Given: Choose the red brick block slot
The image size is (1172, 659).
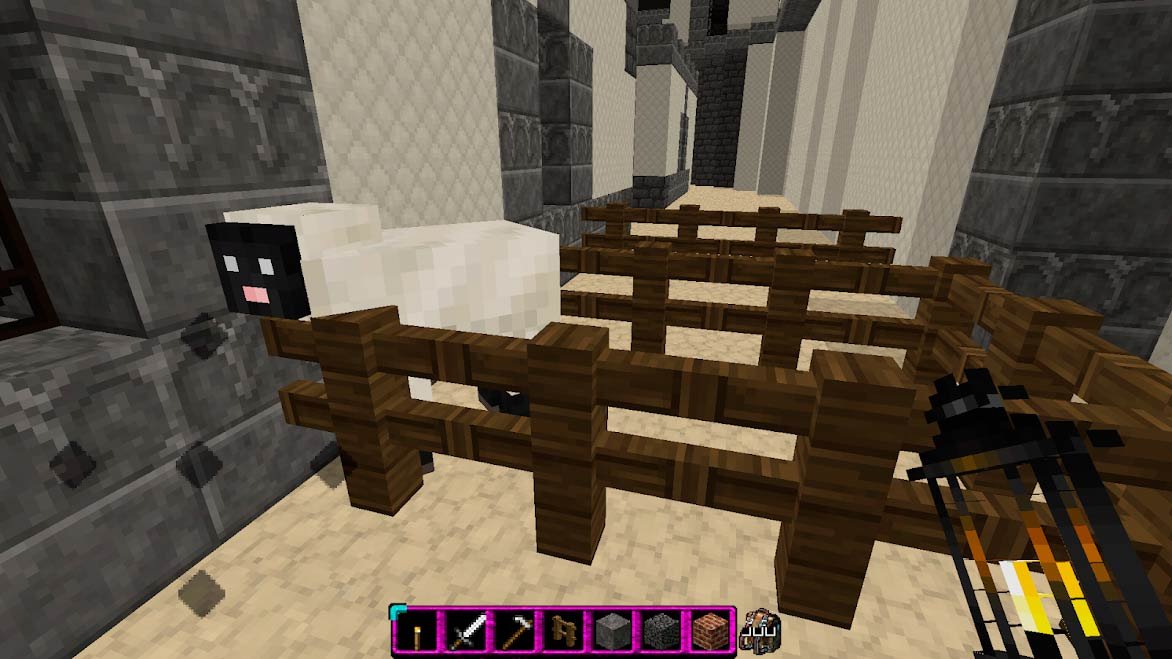Looking at the screenshot, I should click(x=710, y=631).
